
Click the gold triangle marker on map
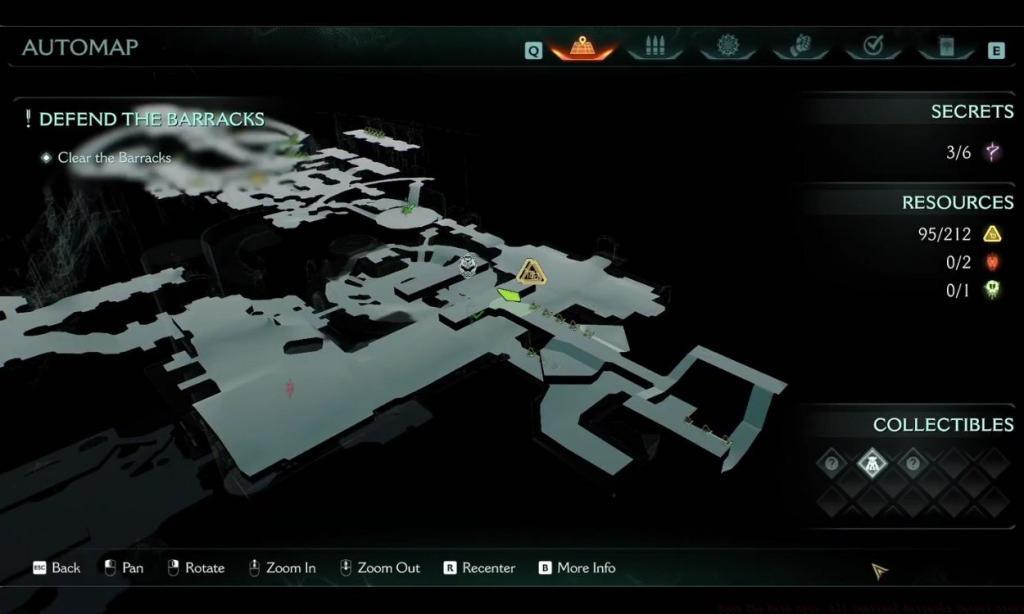click(x=531, y=270)
